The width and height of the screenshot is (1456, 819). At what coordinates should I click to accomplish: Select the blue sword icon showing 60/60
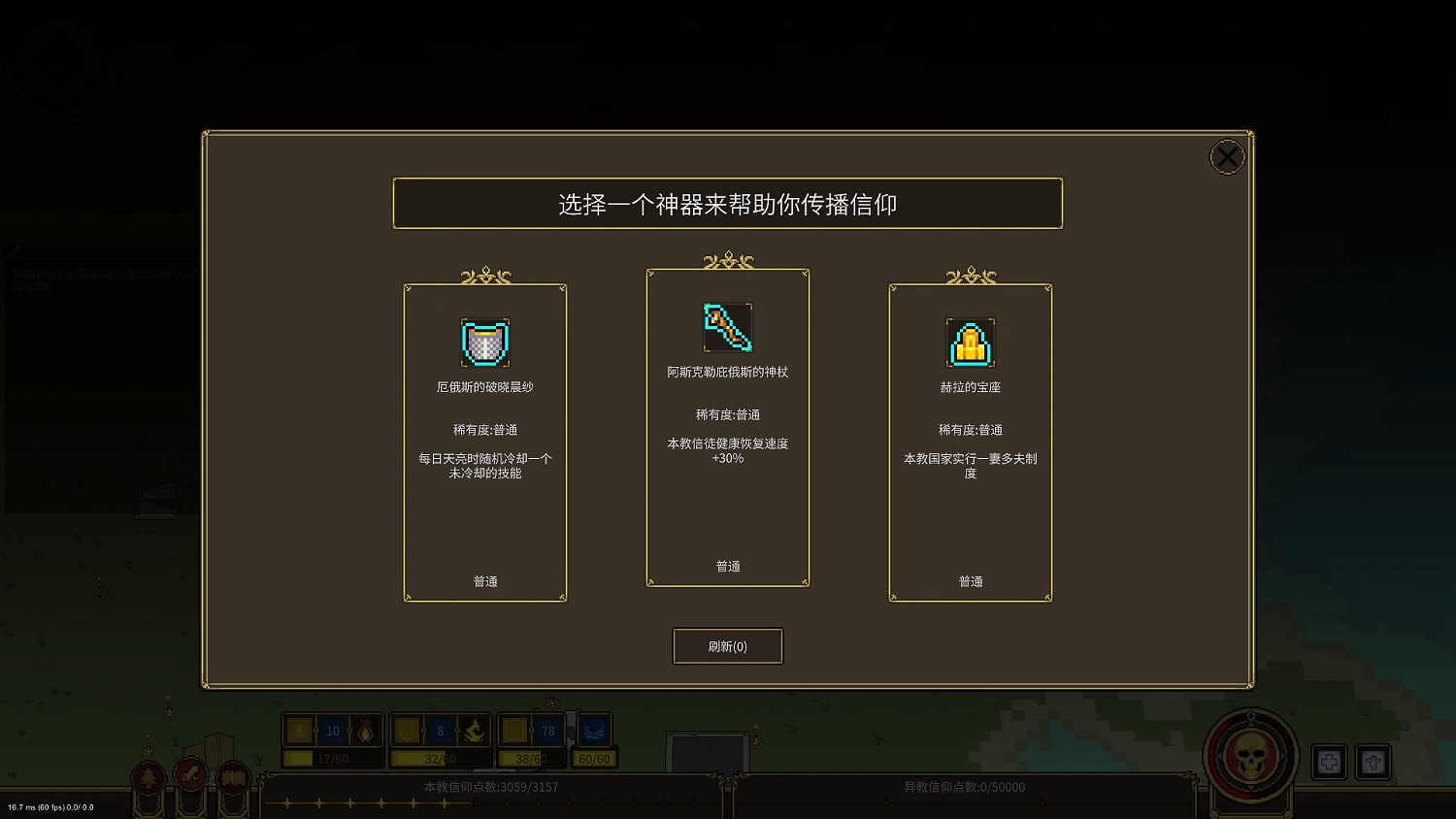[593, 731]
